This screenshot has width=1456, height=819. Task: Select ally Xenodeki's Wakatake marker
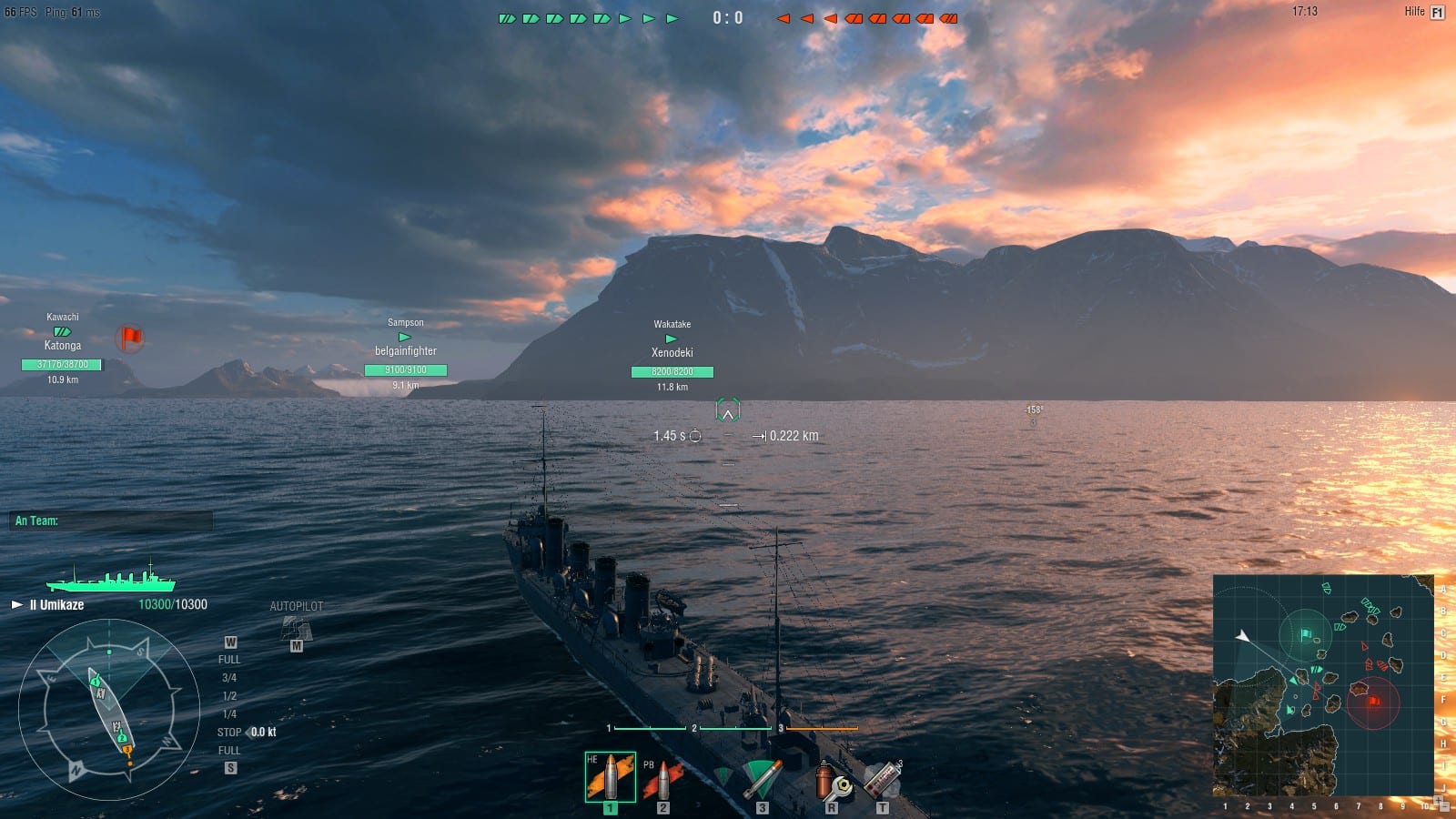(x=672, y=339)
